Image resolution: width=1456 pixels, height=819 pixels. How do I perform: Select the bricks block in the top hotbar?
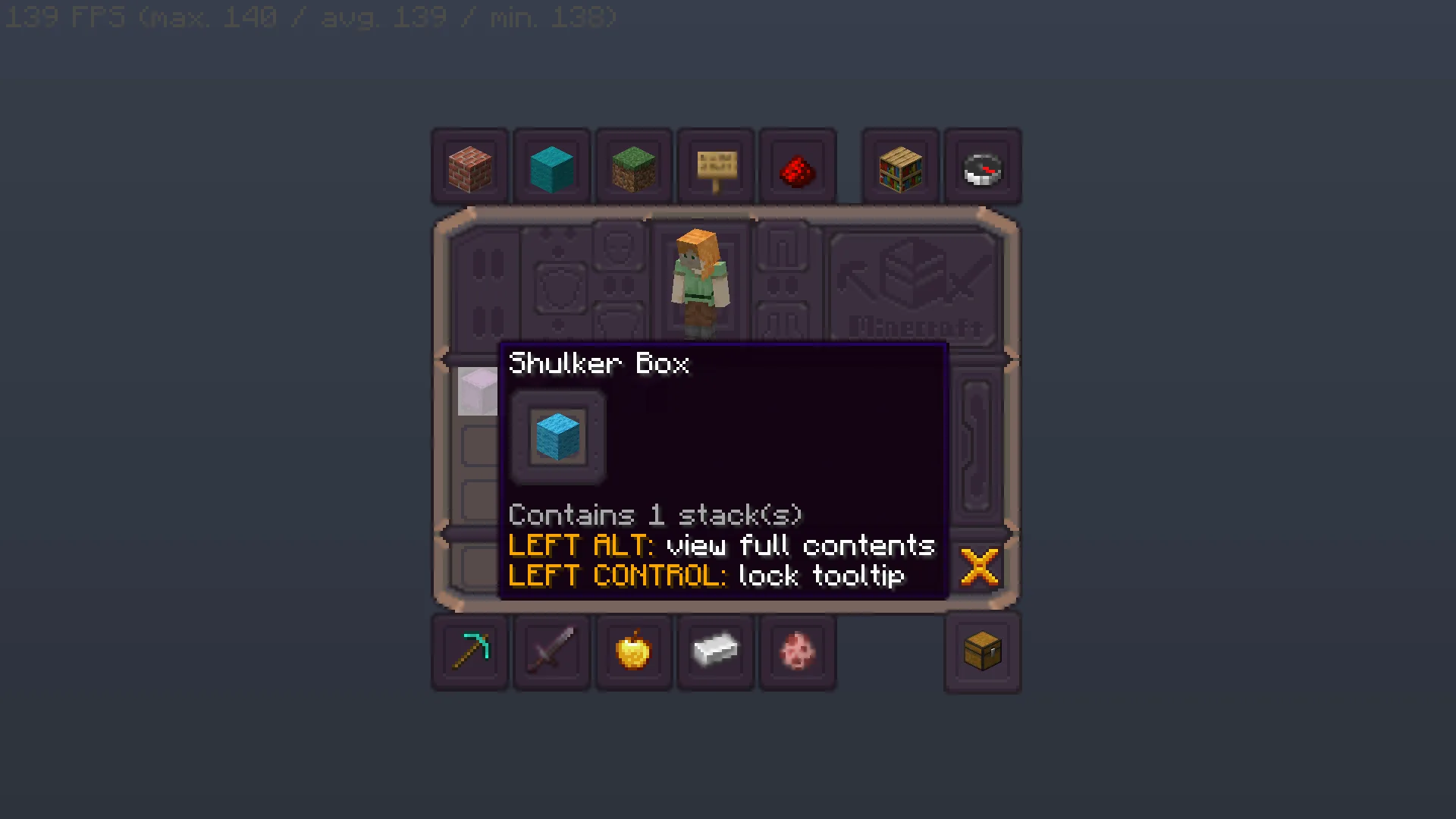coord(469,165)
